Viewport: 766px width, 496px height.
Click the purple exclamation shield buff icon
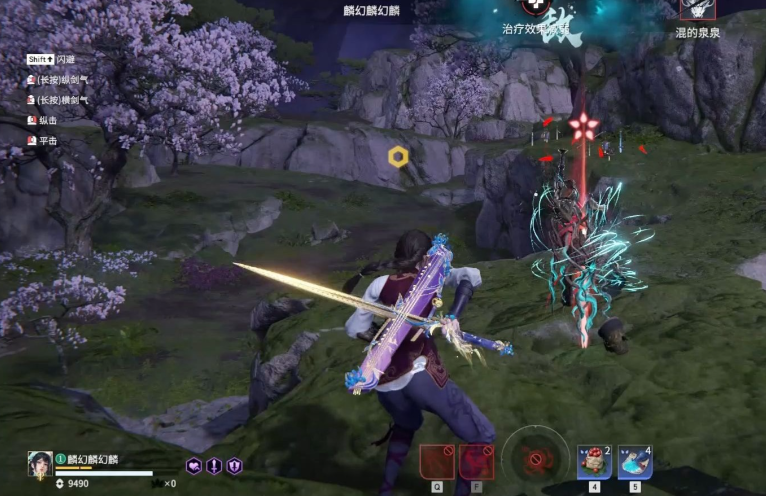tap(234, 466)
